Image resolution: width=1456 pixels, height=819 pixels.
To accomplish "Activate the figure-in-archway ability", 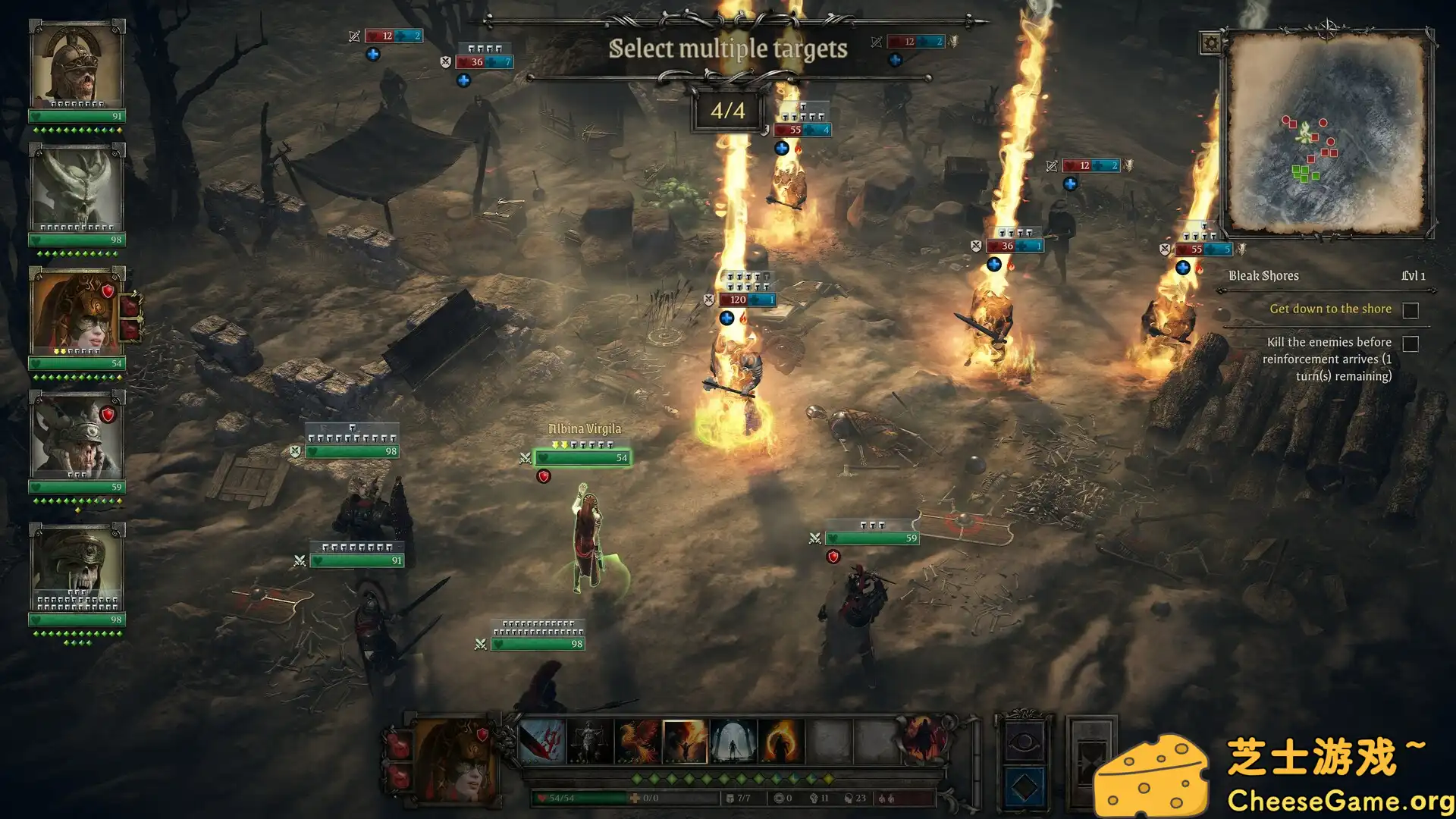I will click(733, 741).
